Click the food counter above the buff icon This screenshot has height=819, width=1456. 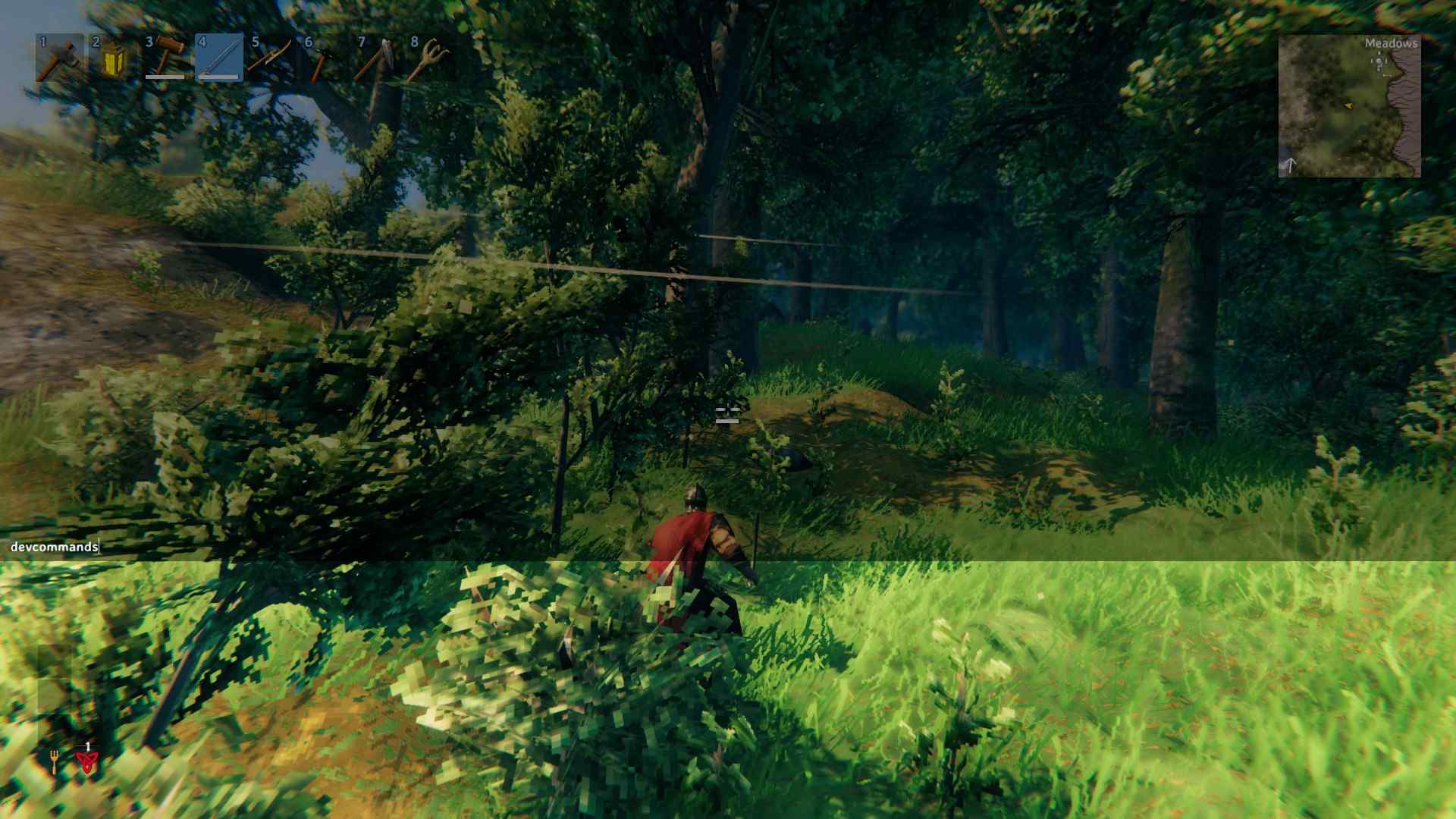click(88, 746)
